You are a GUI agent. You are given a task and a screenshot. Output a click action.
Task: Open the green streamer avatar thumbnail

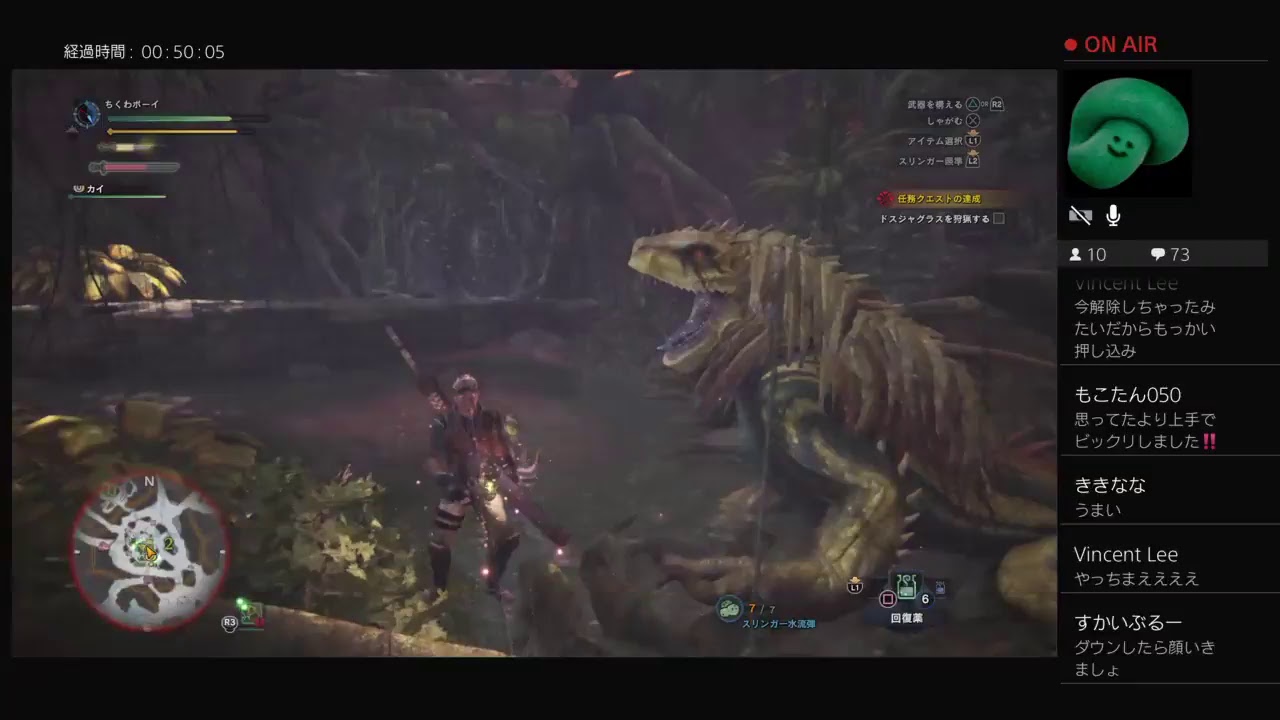pos(1128,133)
